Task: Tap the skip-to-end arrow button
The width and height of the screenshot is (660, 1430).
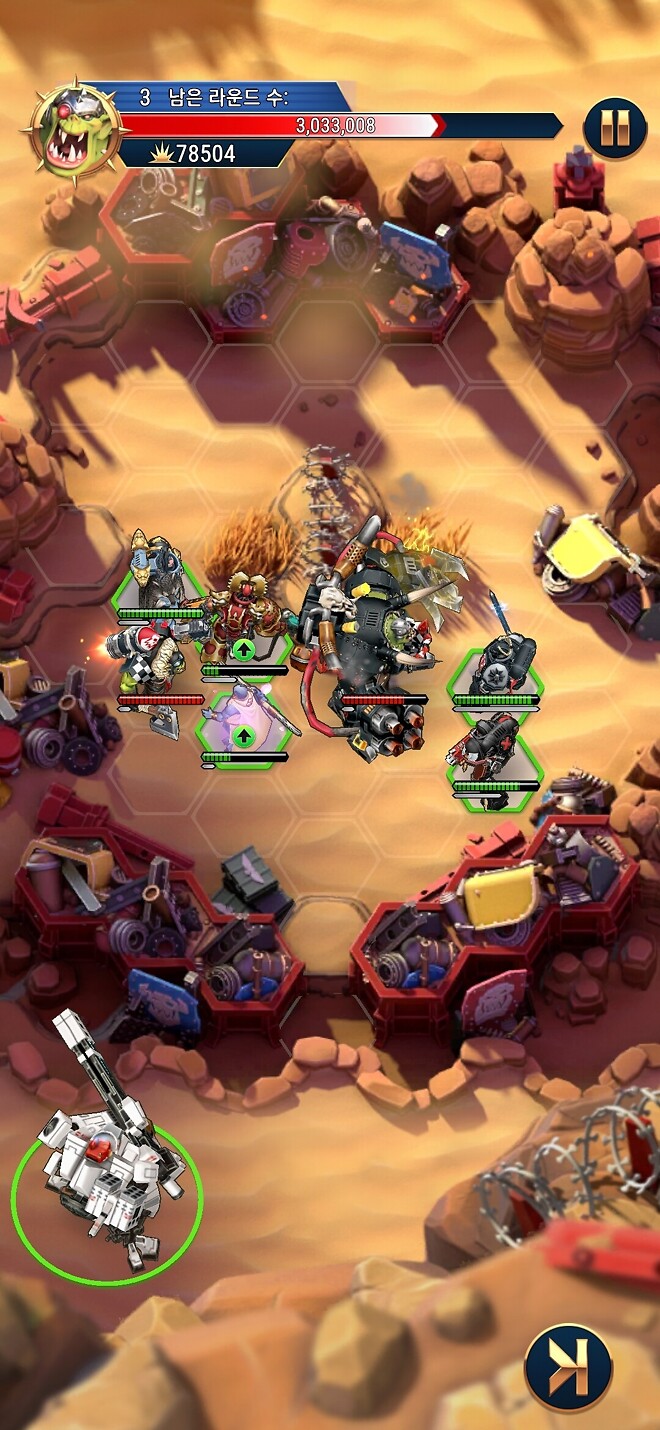Action: tap(568, 1367)
